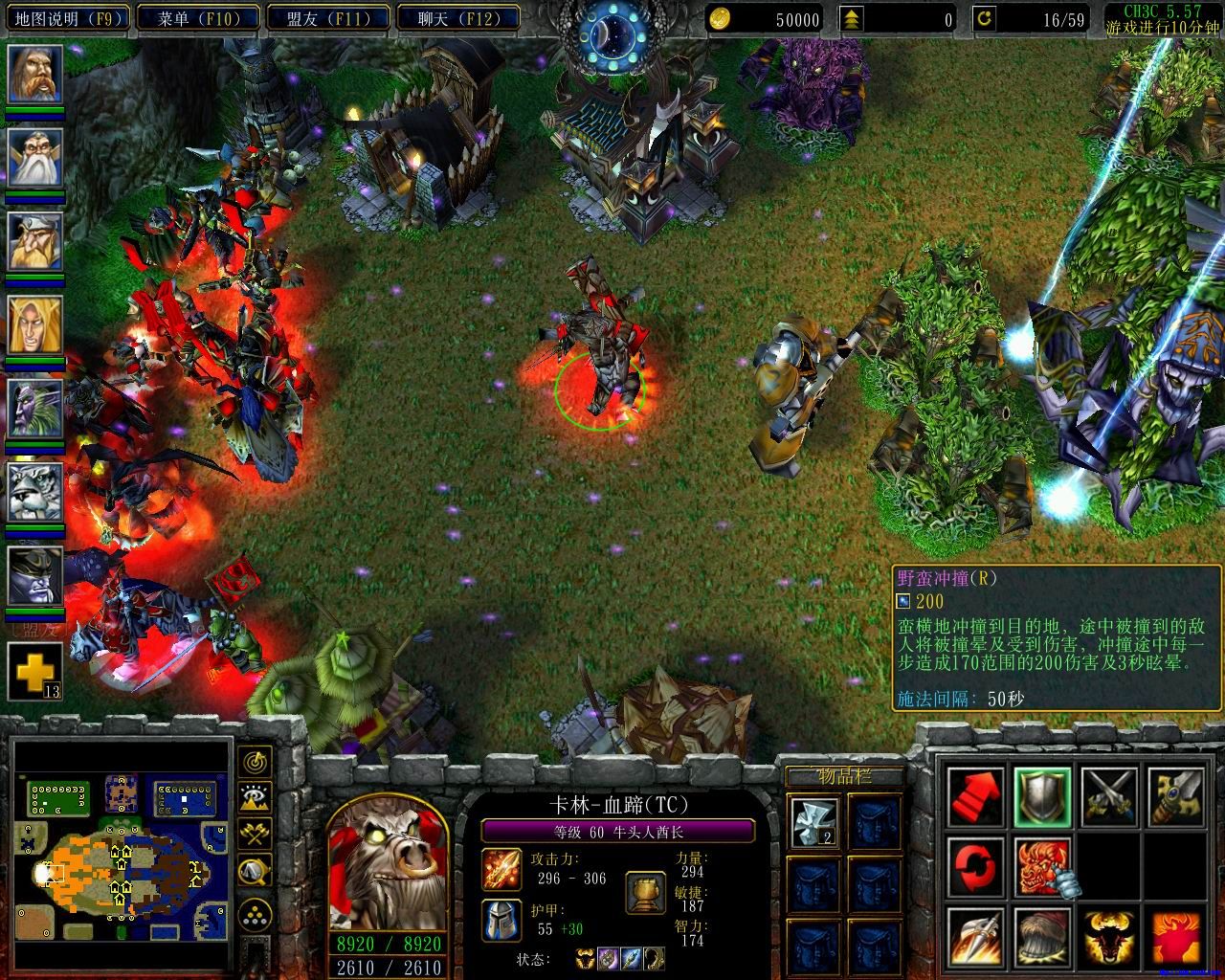Toggle minimap terrain display with eye icon
This screenshot has height=980, width=1225.
pos(255,797)
